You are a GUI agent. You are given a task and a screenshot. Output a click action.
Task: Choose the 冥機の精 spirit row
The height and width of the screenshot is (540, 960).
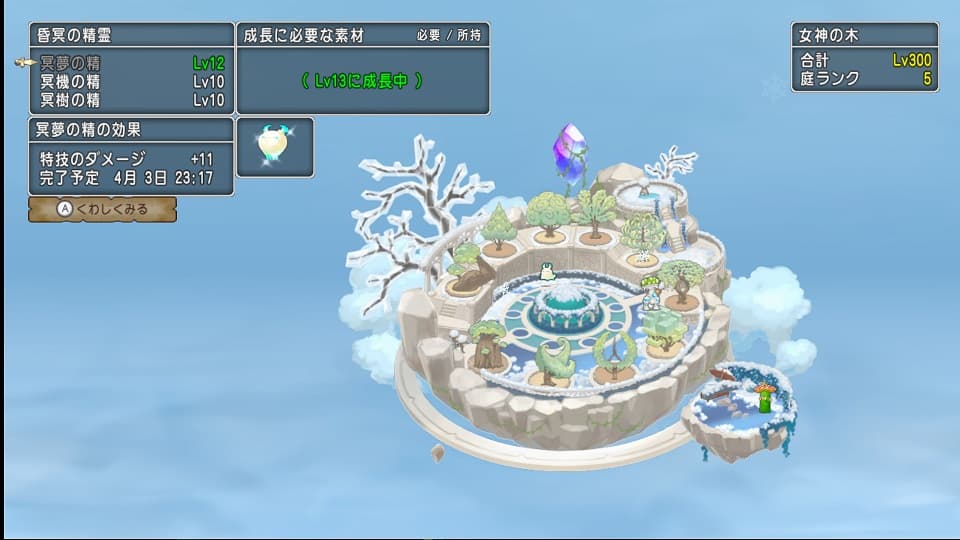pos(131,81)
